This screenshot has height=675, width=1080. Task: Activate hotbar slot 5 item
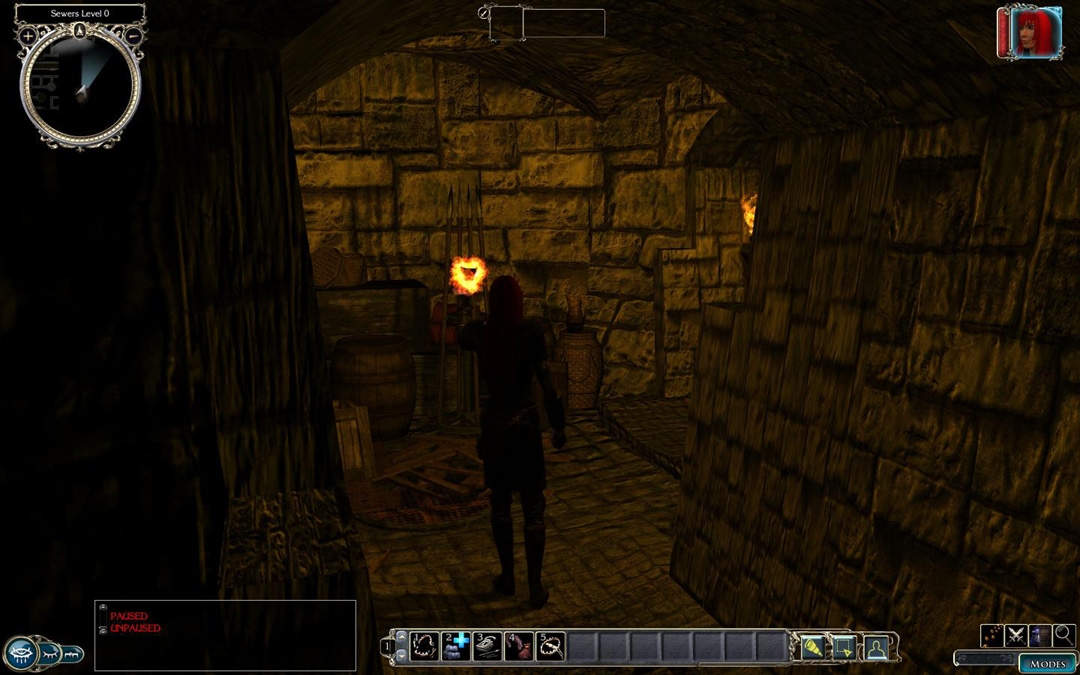click(x=550, y=646)
